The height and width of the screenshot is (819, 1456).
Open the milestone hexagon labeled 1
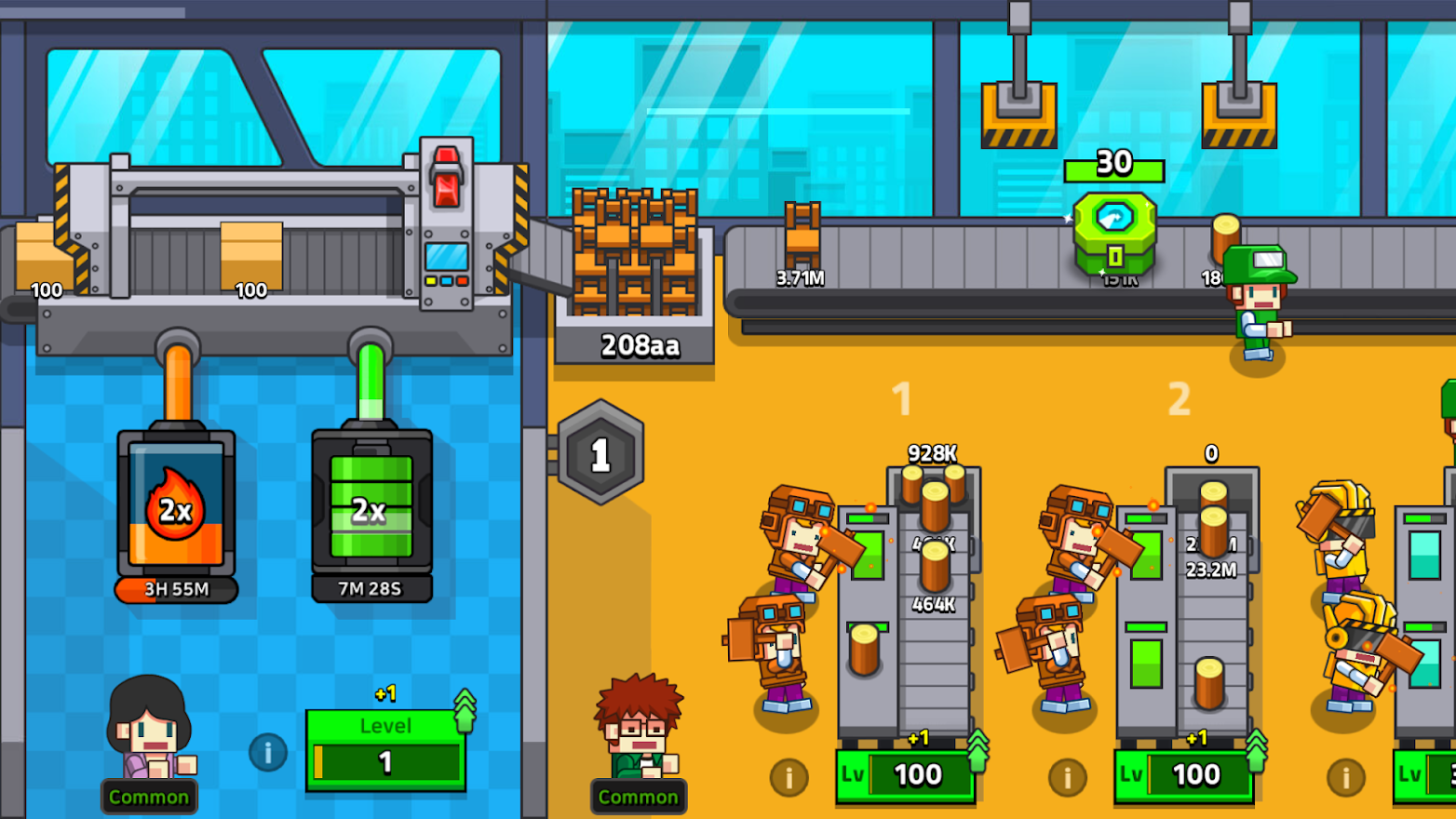tap(600, 453)
